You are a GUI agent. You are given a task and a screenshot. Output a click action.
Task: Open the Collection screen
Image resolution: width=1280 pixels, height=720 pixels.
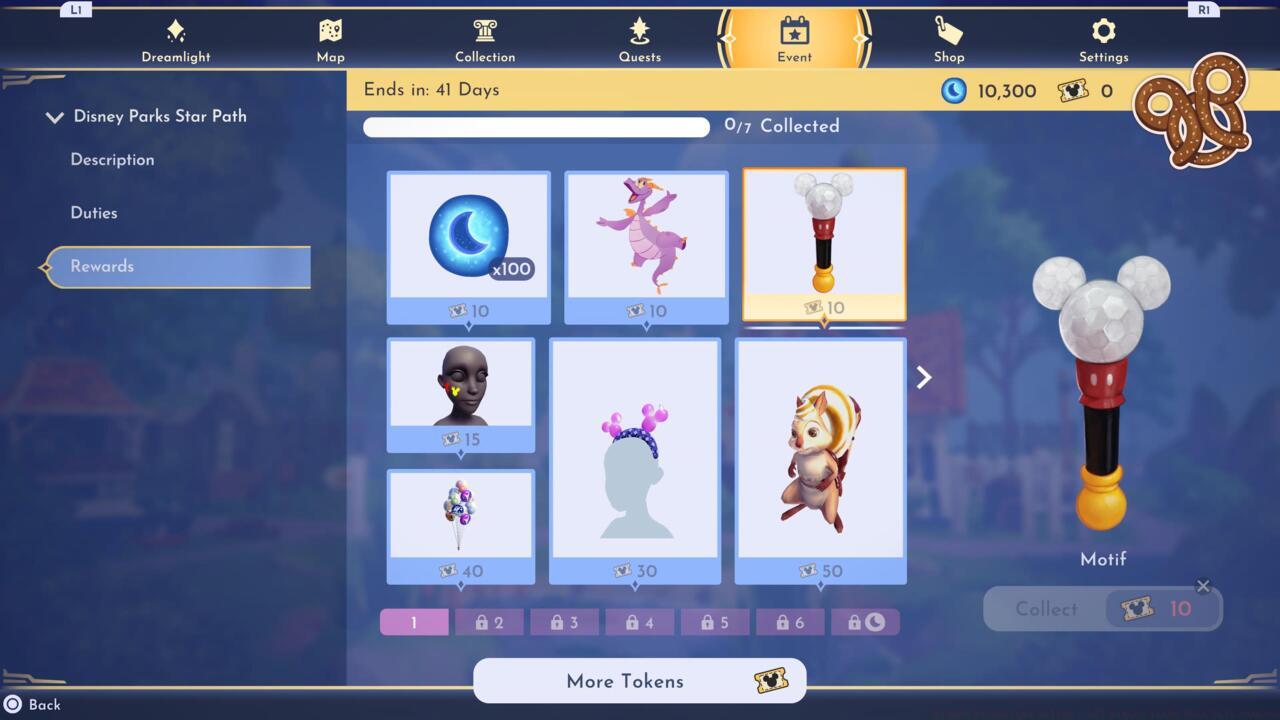[x=485, y=38]
